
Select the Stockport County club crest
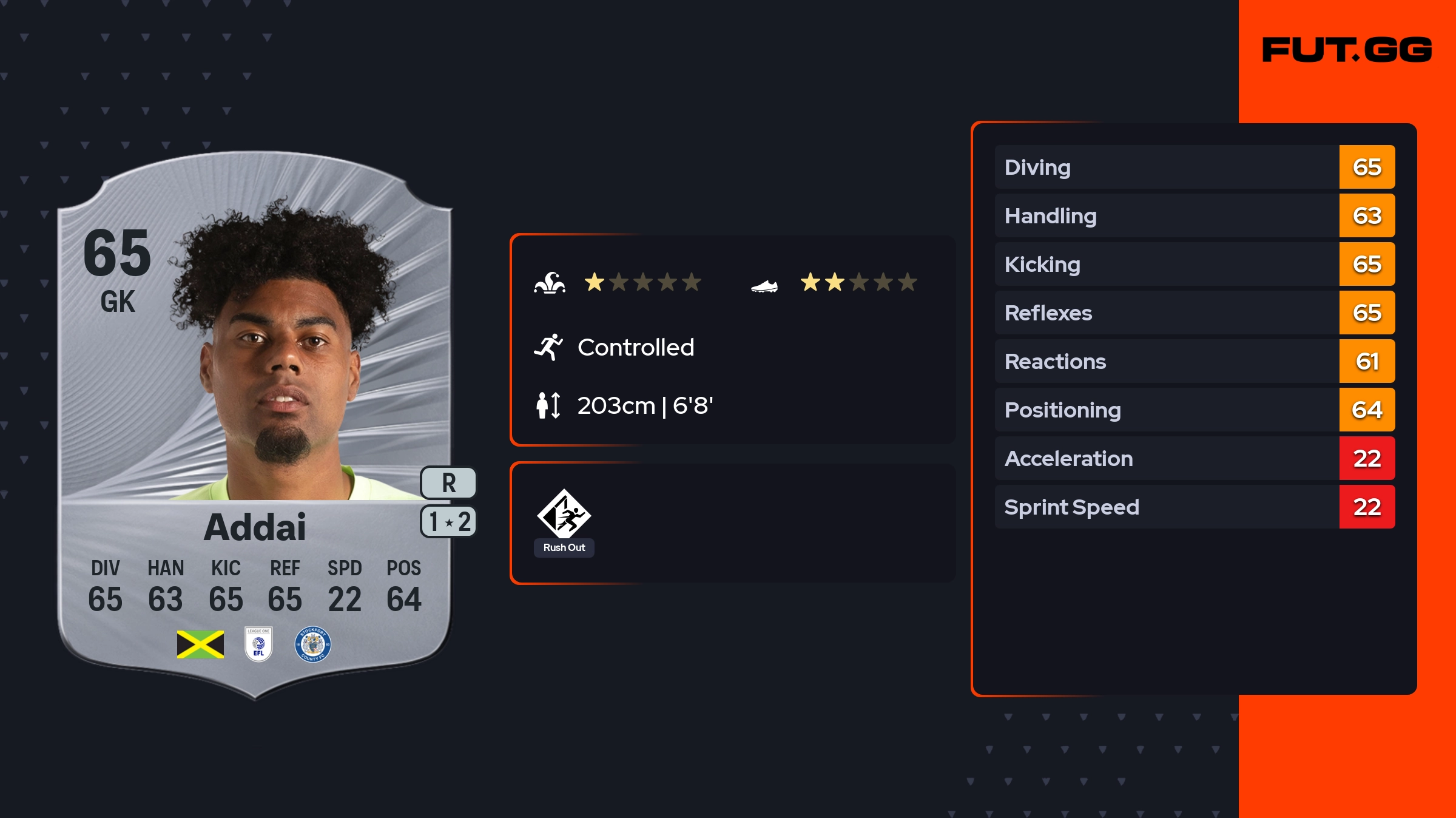pos(312,644)
